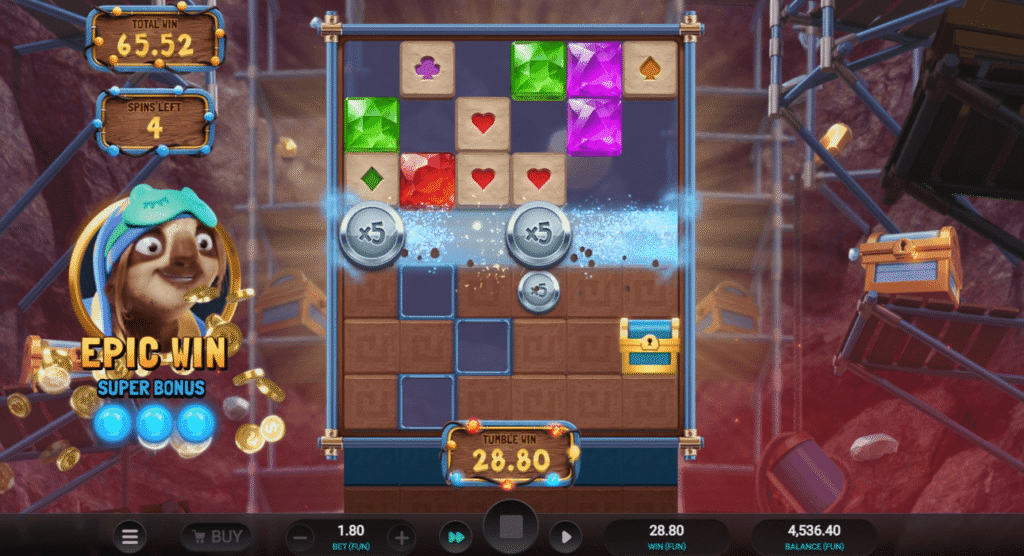Increase the bet with the plus button
This screenshot has height=556, width=1024.
click(x=401, y=537)
